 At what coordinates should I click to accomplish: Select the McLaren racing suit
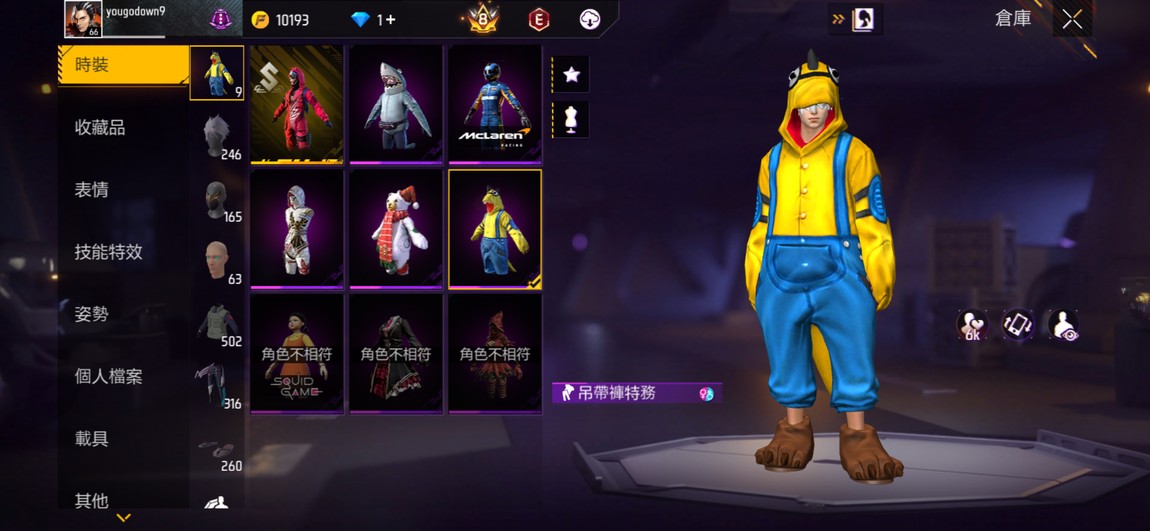(x=495, y=104)
